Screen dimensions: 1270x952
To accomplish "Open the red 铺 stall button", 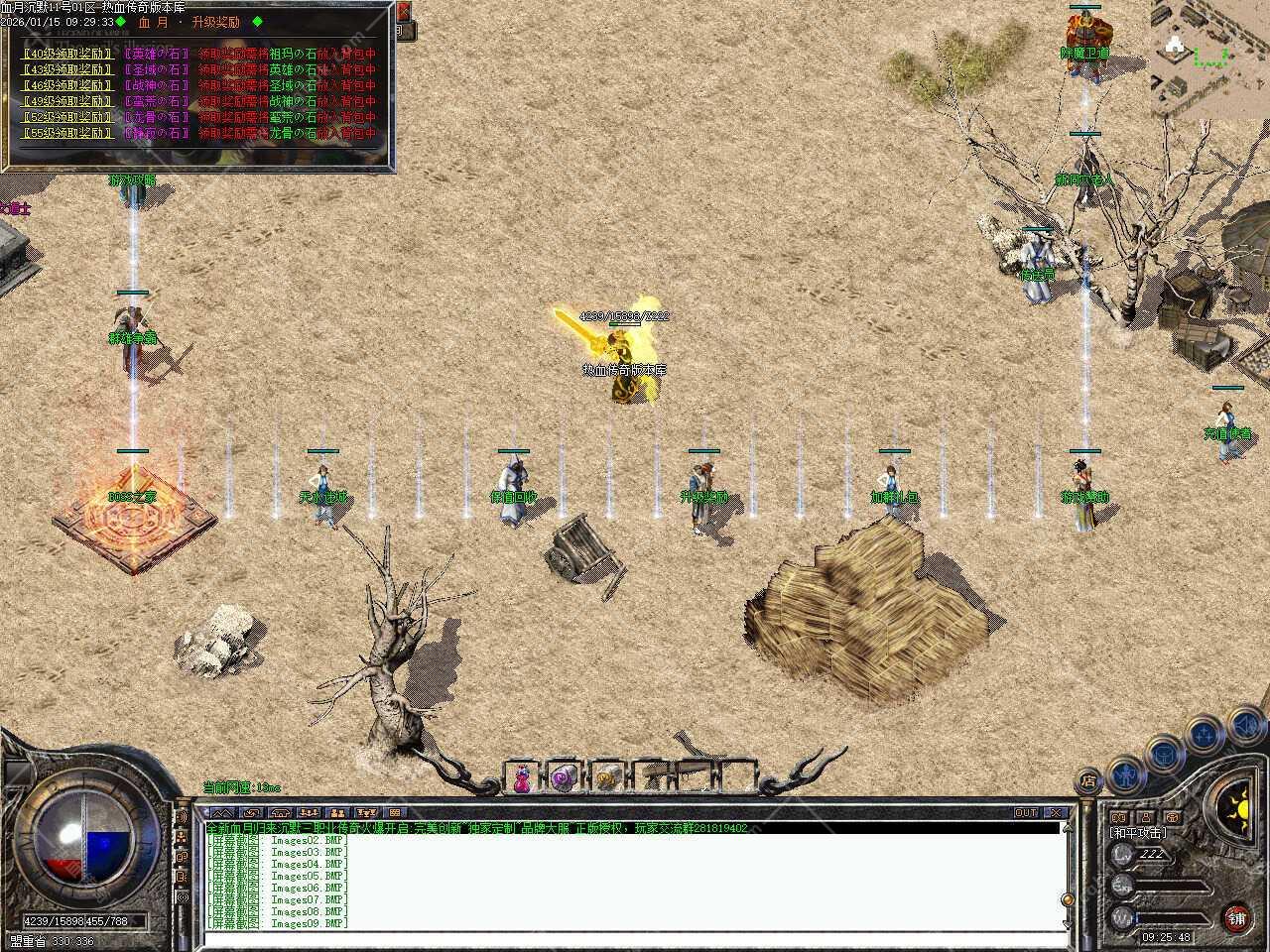I will (1236, 917).
